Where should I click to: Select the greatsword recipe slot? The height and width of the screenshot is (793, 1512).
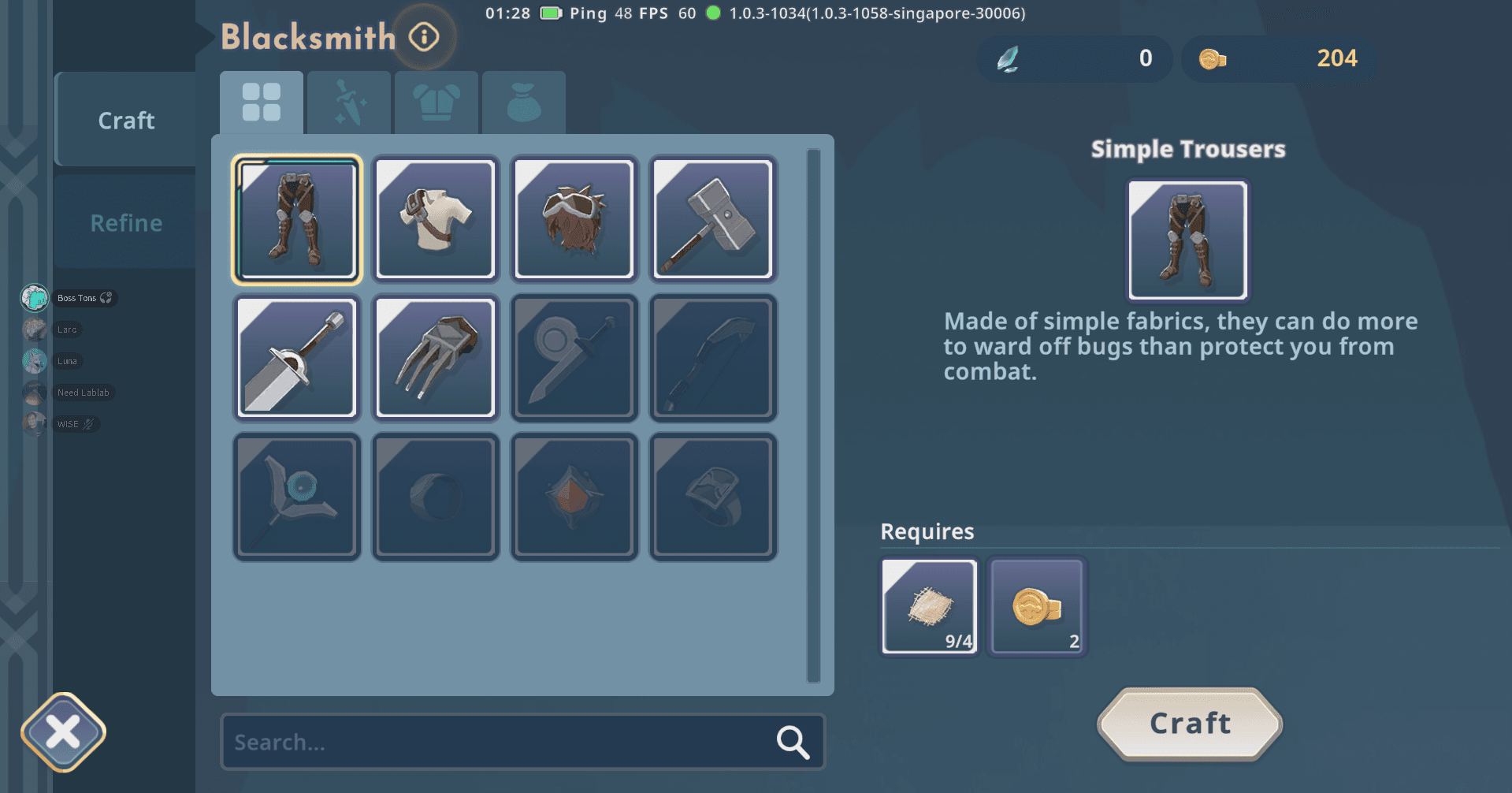[x=297, y=358]
